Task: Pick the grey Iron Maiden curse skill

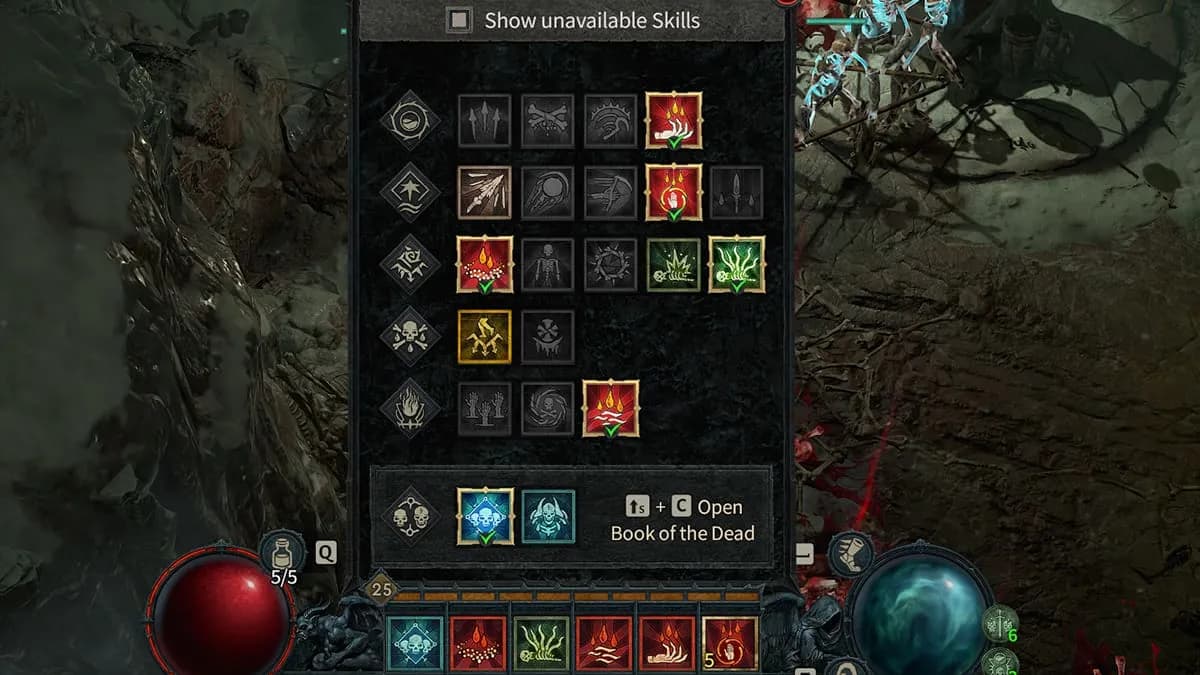Action: [548, 336]
